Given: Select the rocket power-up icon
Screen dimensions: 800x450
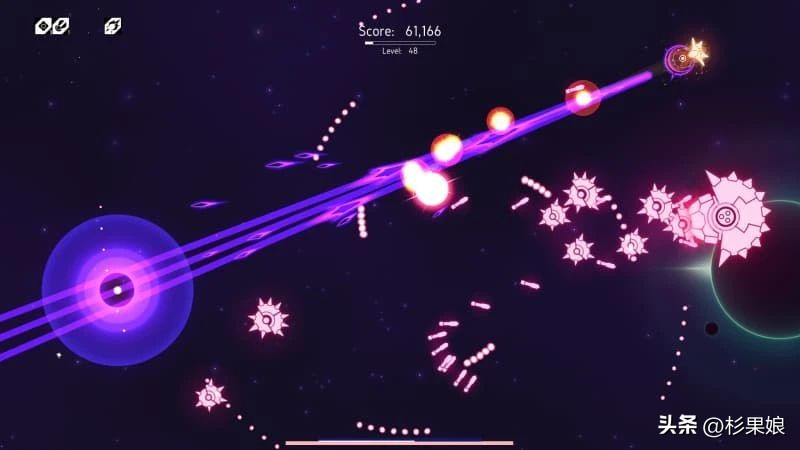Looking at the screenshot, I should [61, 26].
